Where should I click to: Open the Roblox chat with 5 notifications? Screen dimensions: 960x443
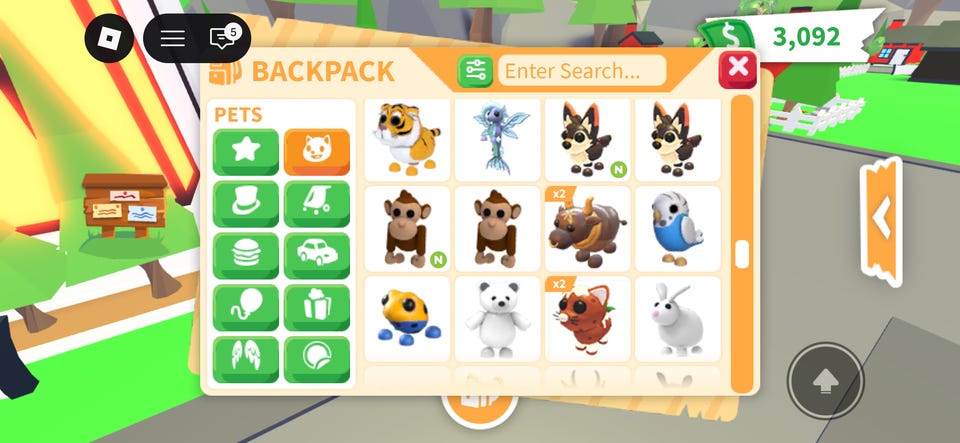coord(222,39)
